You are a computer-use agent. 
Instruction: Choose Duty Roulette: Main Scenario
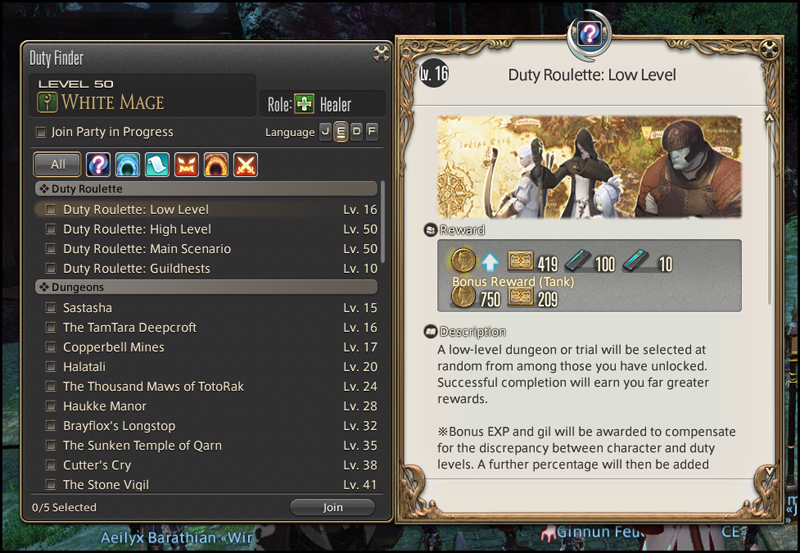(147, 249)
